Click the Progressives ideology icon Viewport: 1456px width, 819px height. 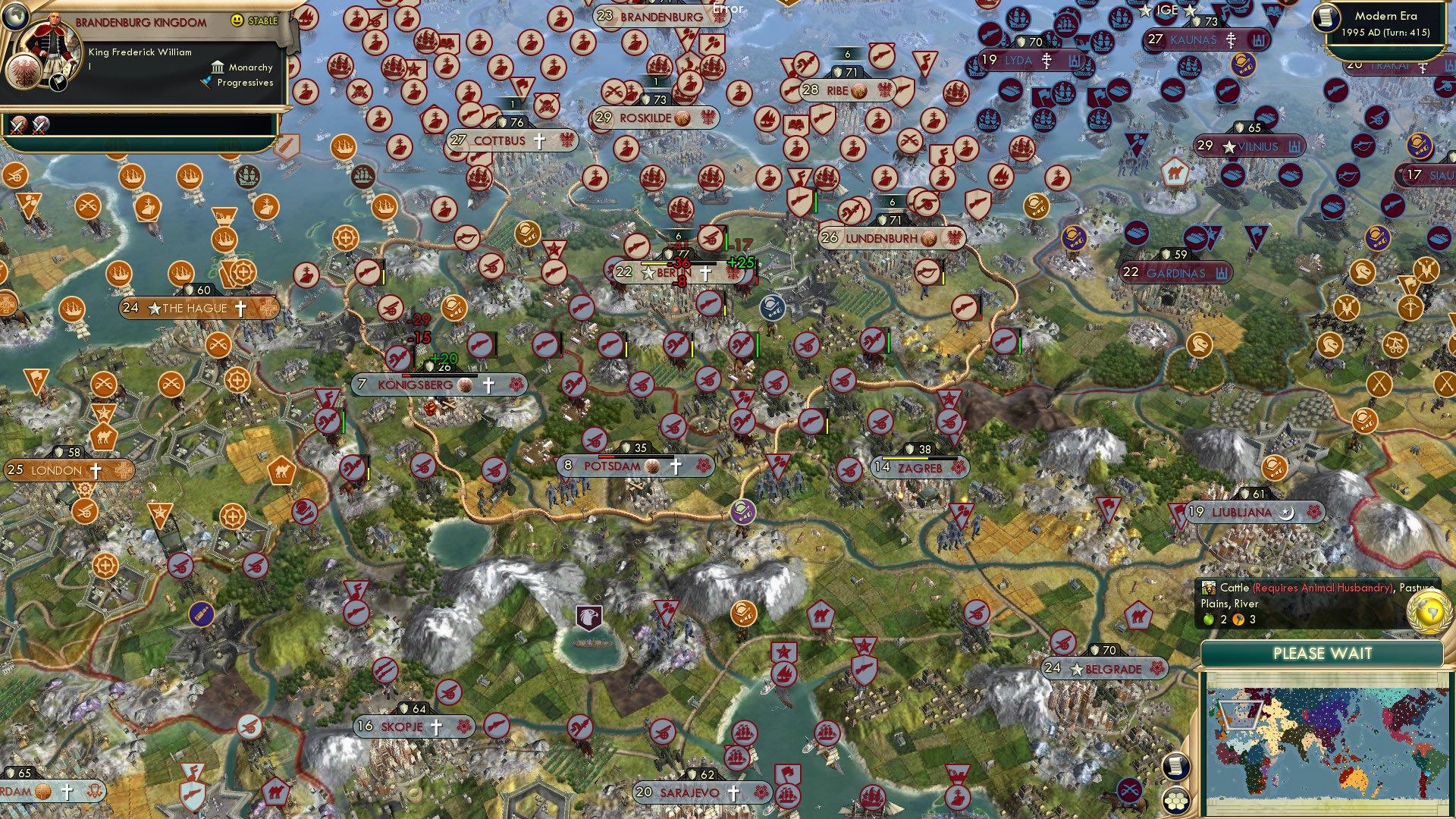(207, 82)
